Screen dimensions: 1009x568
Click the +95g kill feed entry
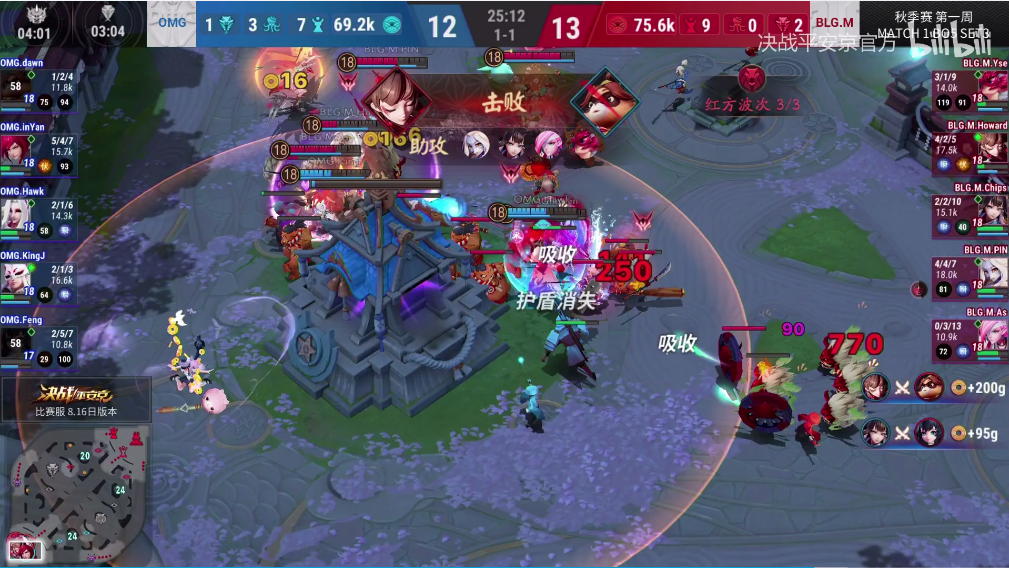[933, 433]
